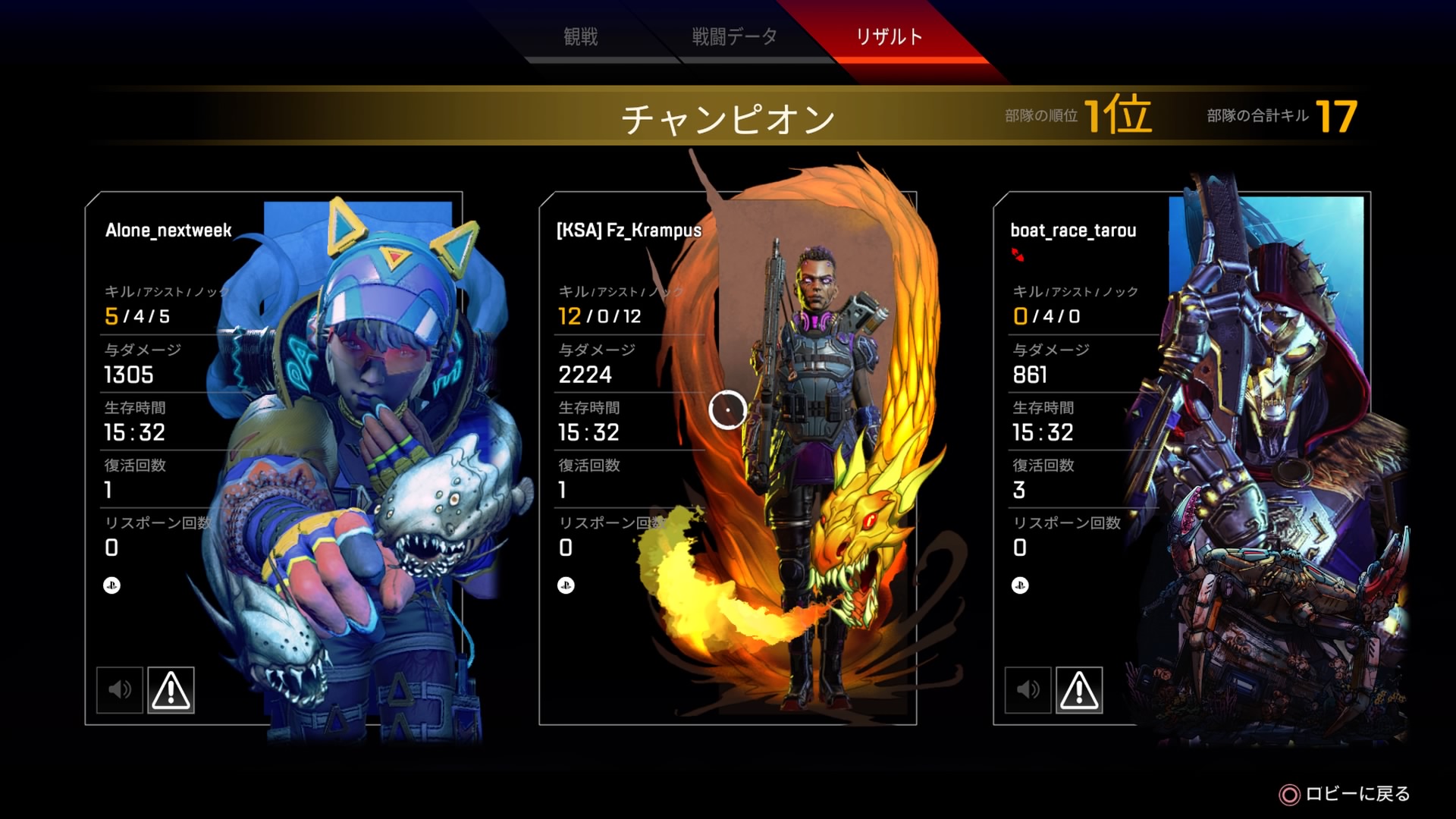Select the リザルト tab
This screenshot has height=819, width=1456.
[x=888, y=36]
